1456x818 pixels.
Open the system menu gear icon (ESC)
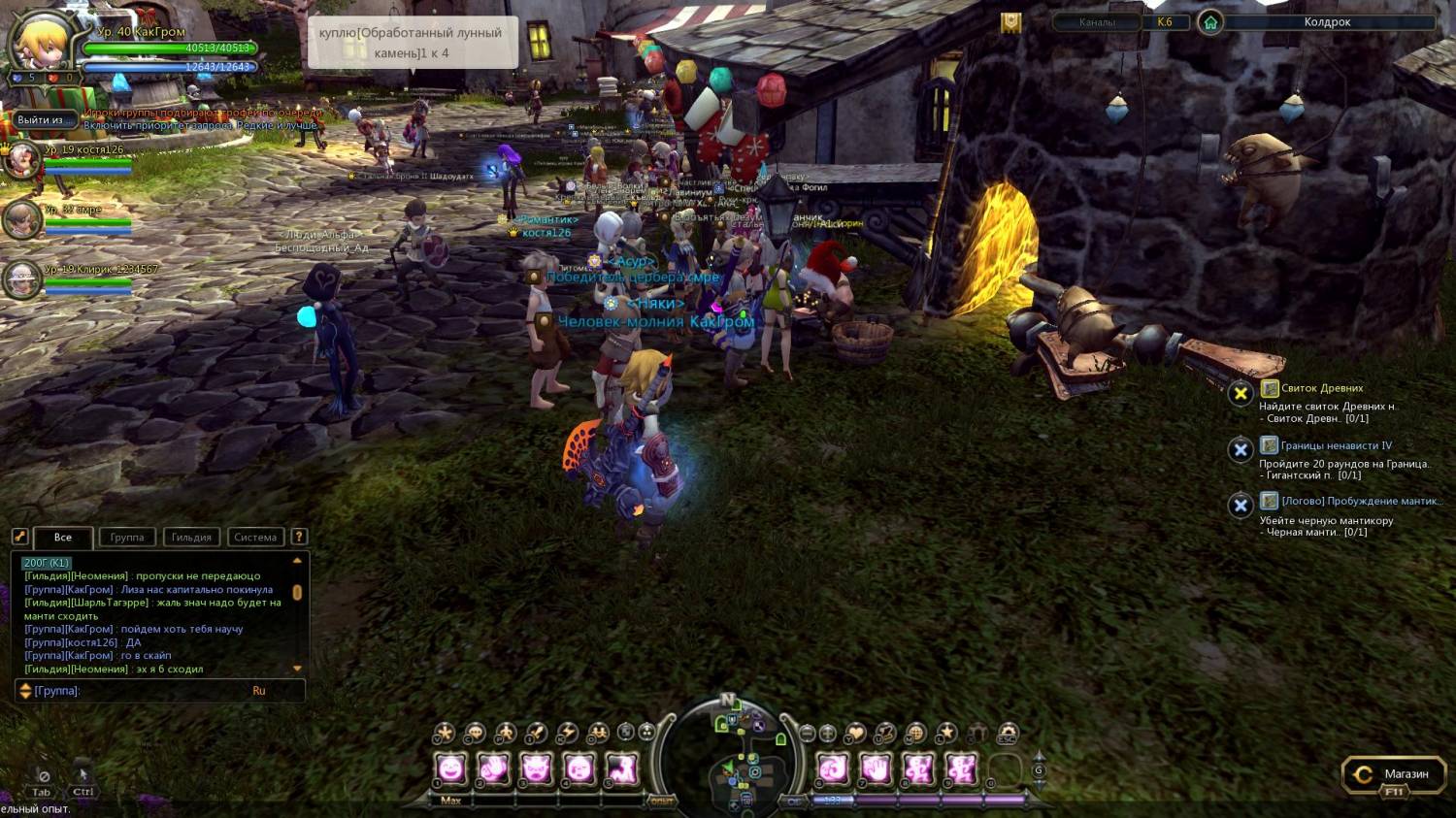pos(1009,734)
